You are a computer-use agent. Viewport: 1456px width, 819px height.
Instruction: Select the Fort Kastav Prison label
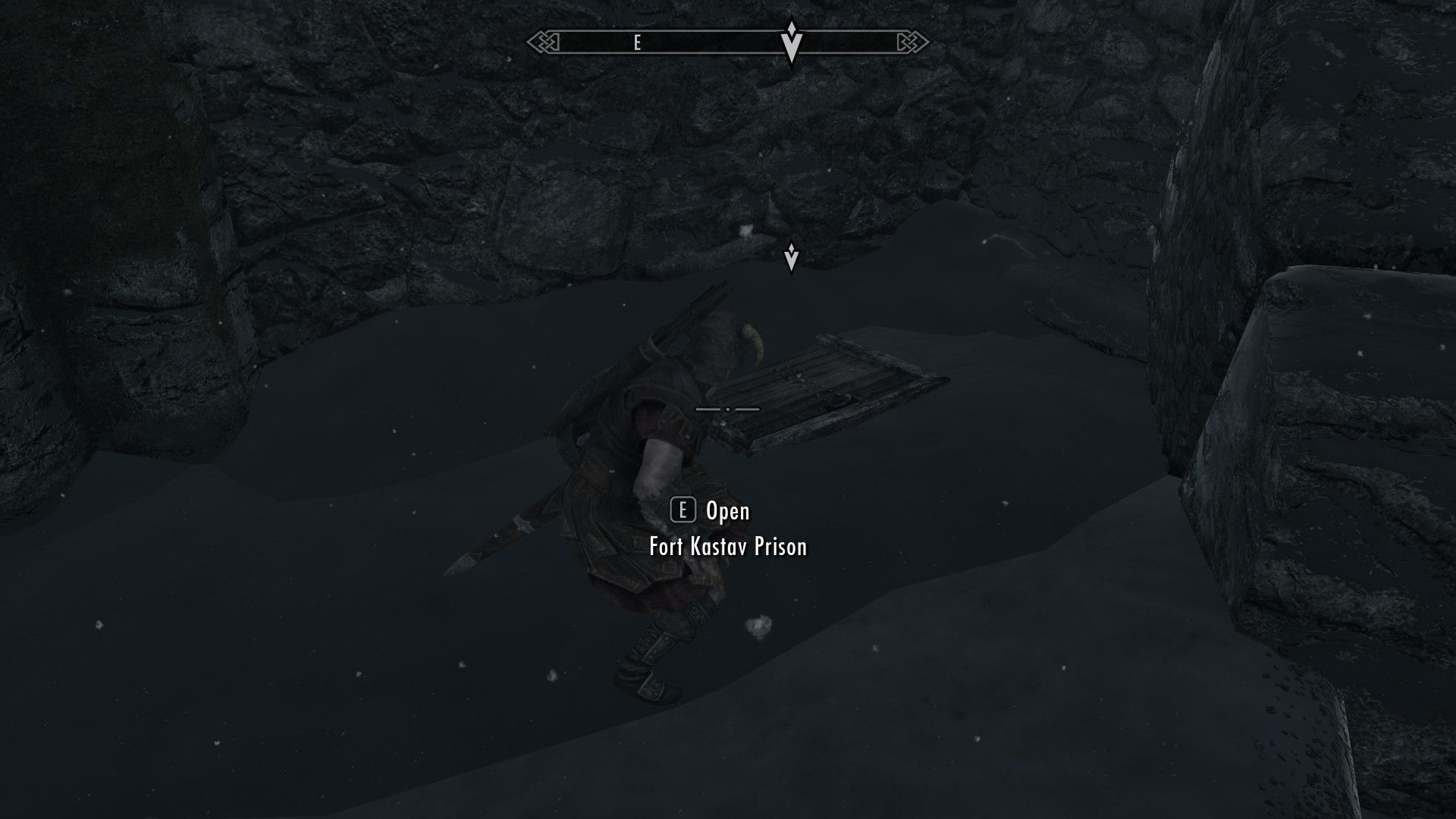(x=727, y=547)
